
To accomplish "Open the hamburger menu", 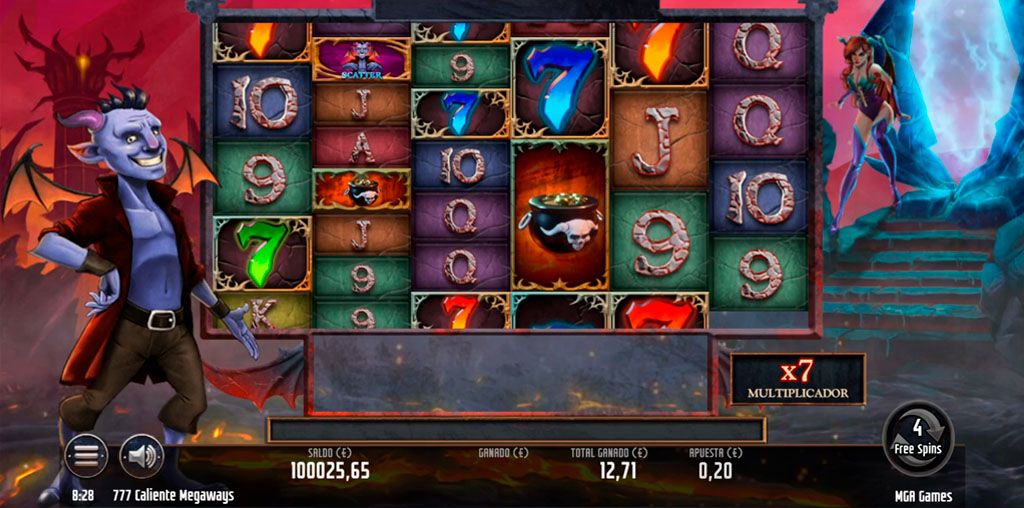I will coord(87,456).
